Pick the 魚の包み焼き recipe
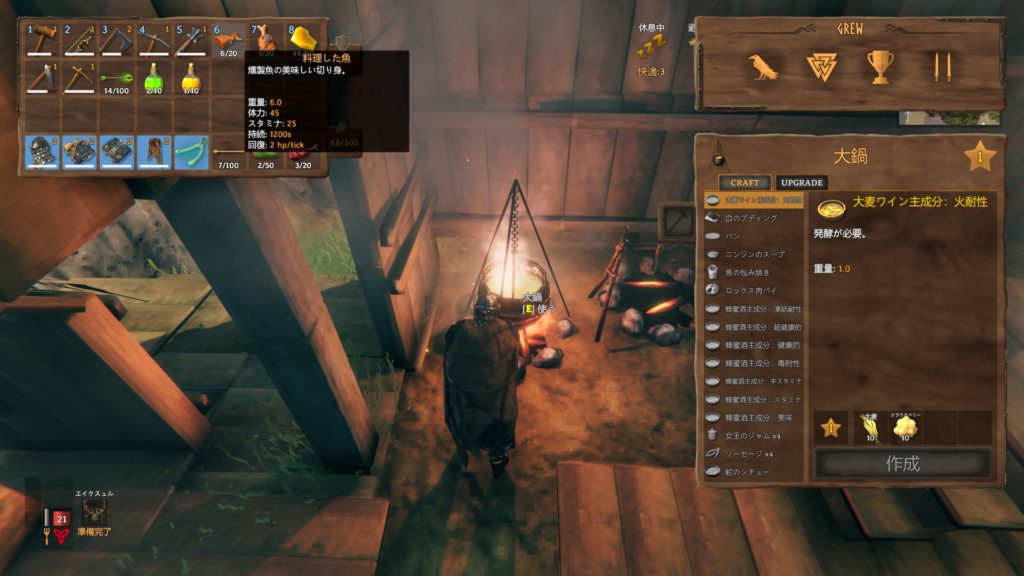Image resolution: width=1024 pixels, height=576 pixels. click(x=750, y=272)
